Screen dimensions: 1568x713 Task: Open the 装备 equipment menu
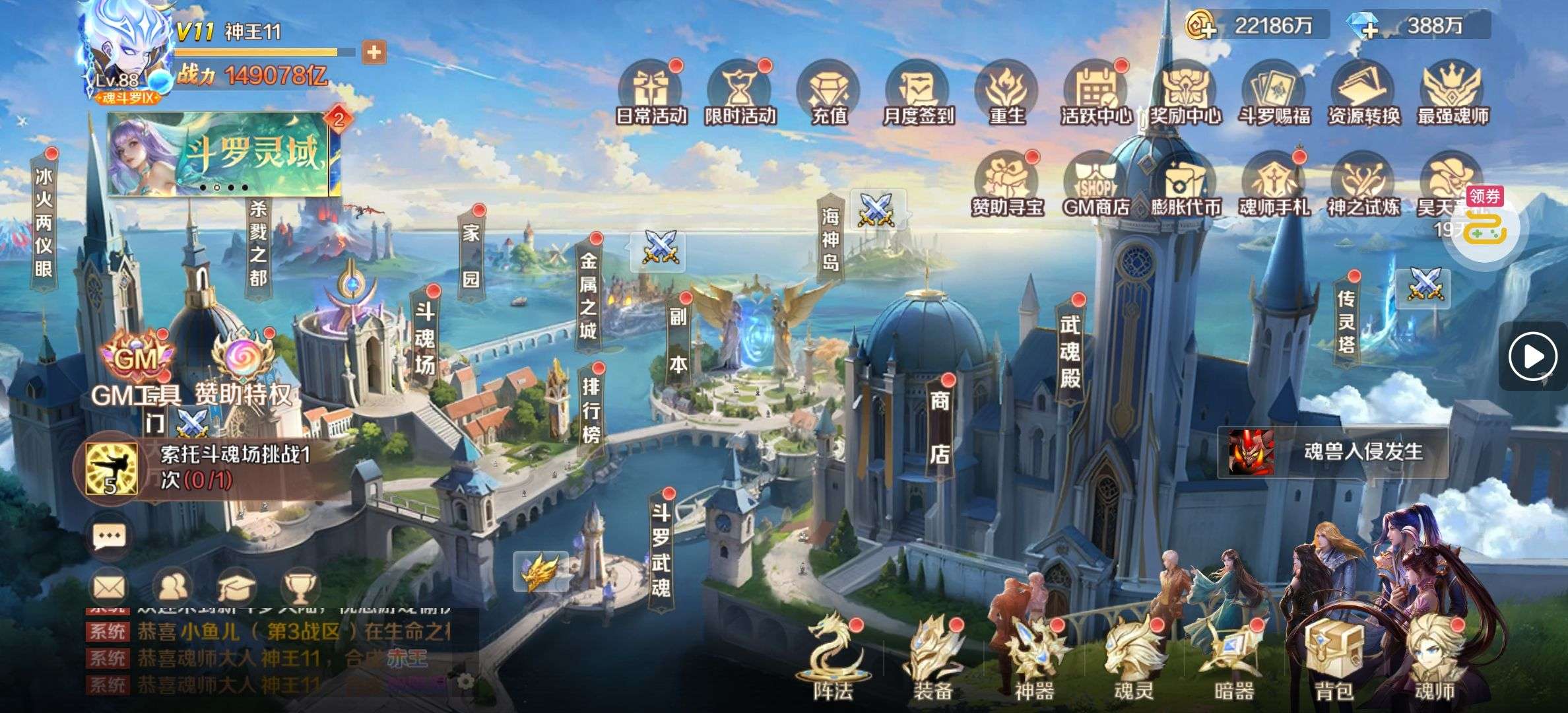coord(932,657)
